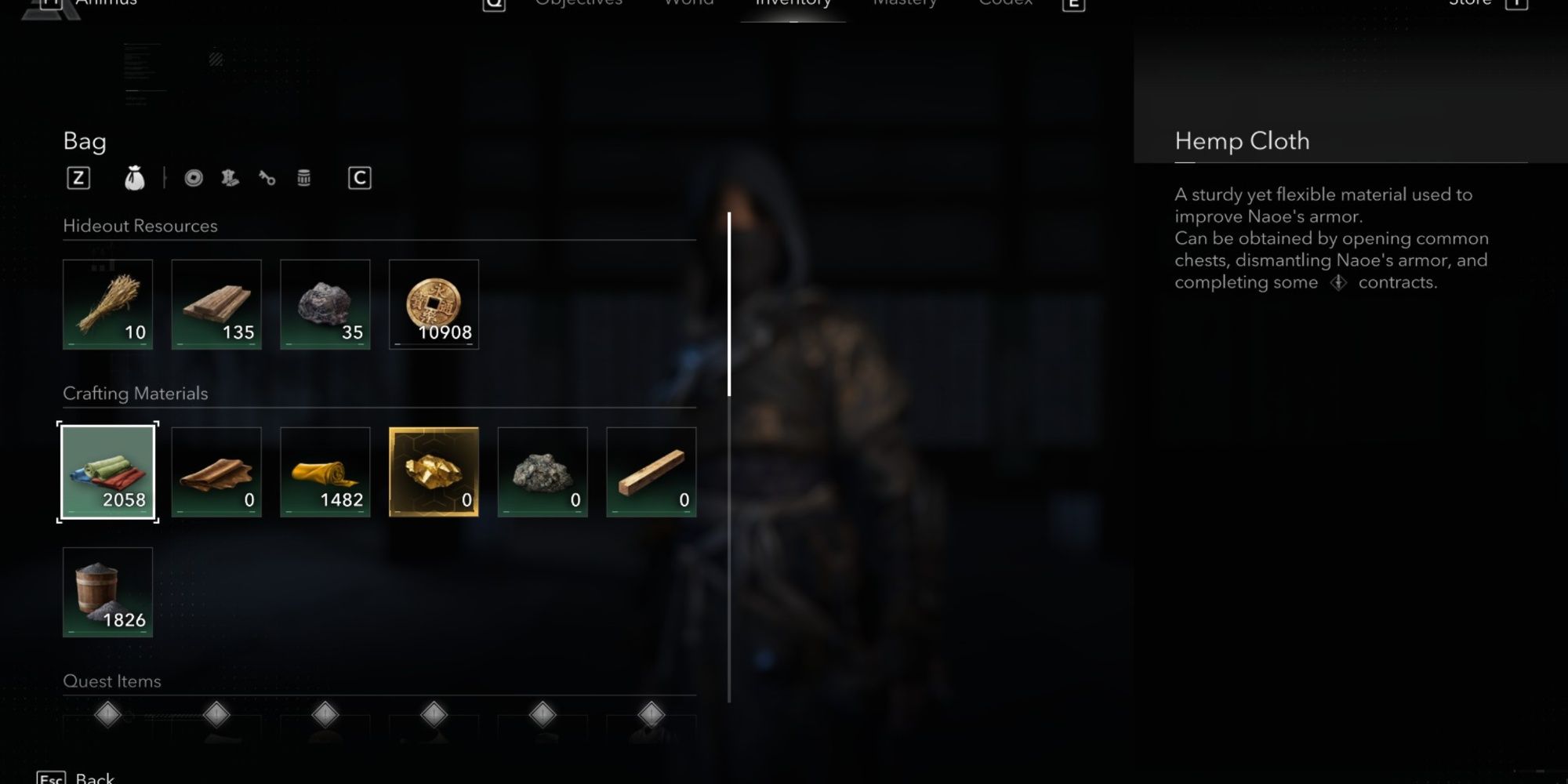The image size is (1568, 784).
Task: Click the Q keybind icon near Objectives
Action: point(492,4)
